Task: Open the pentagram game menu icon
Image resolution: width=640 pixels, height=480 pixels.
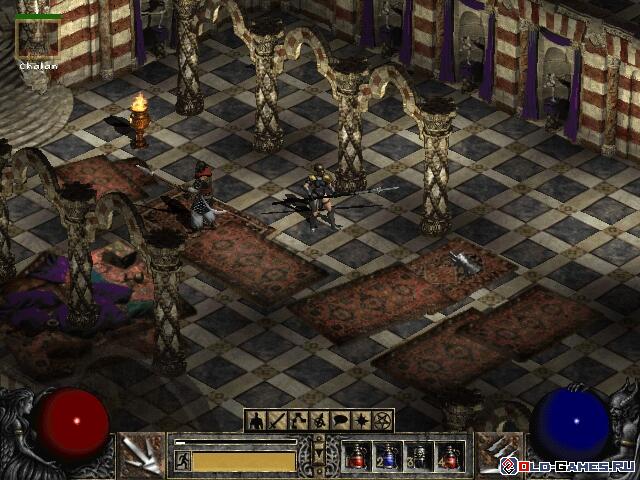Action: pos(383,421)
